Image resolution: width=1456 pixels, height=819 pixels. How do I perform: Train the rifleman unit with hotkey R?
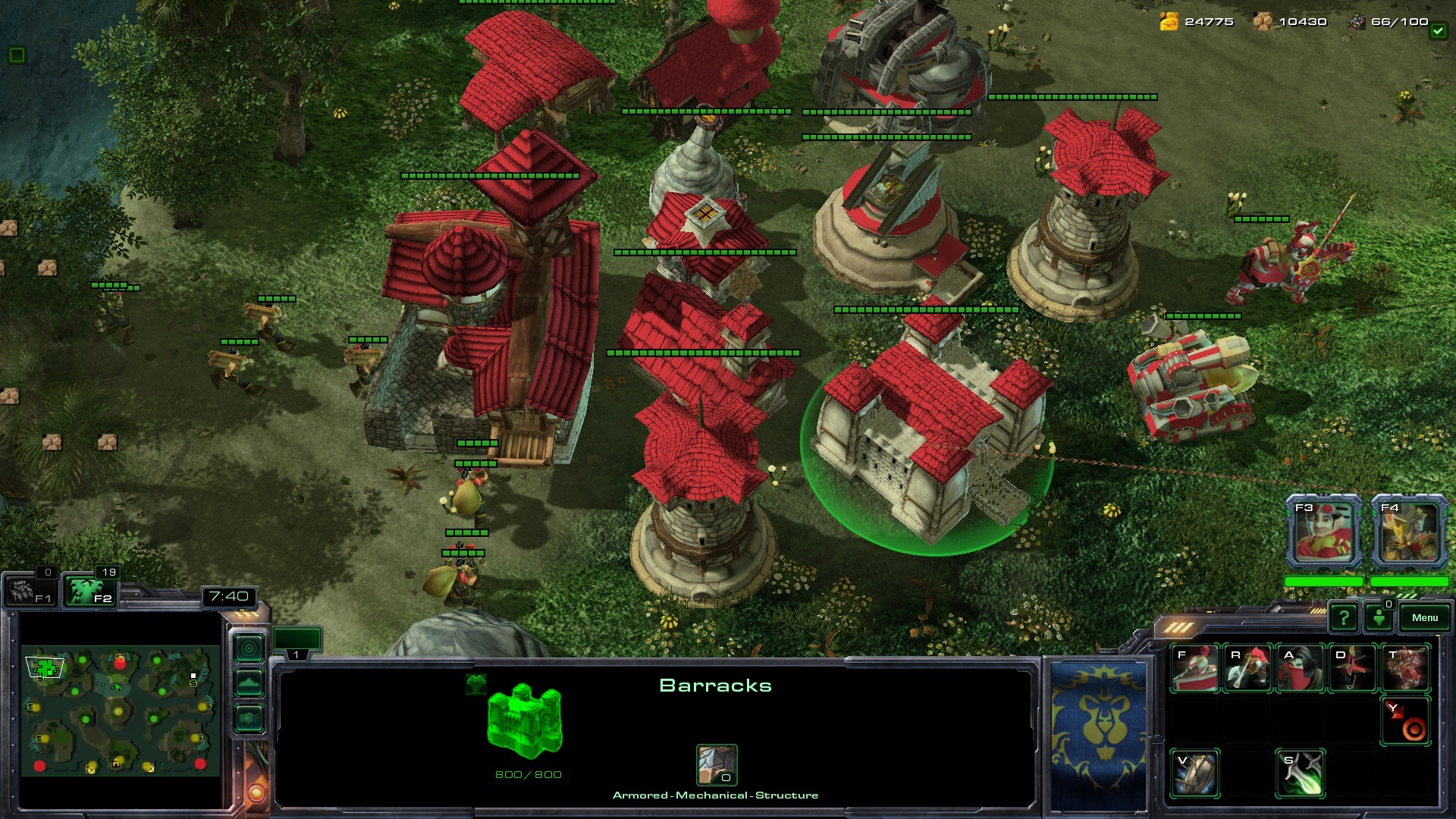1247,668
